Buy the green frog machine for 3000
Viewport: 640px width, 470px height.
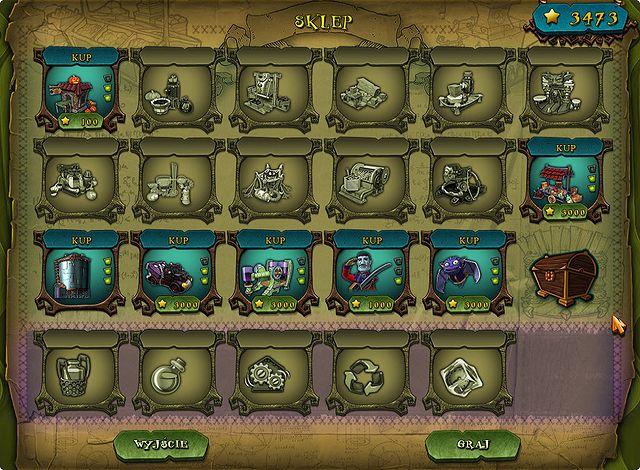274,241
